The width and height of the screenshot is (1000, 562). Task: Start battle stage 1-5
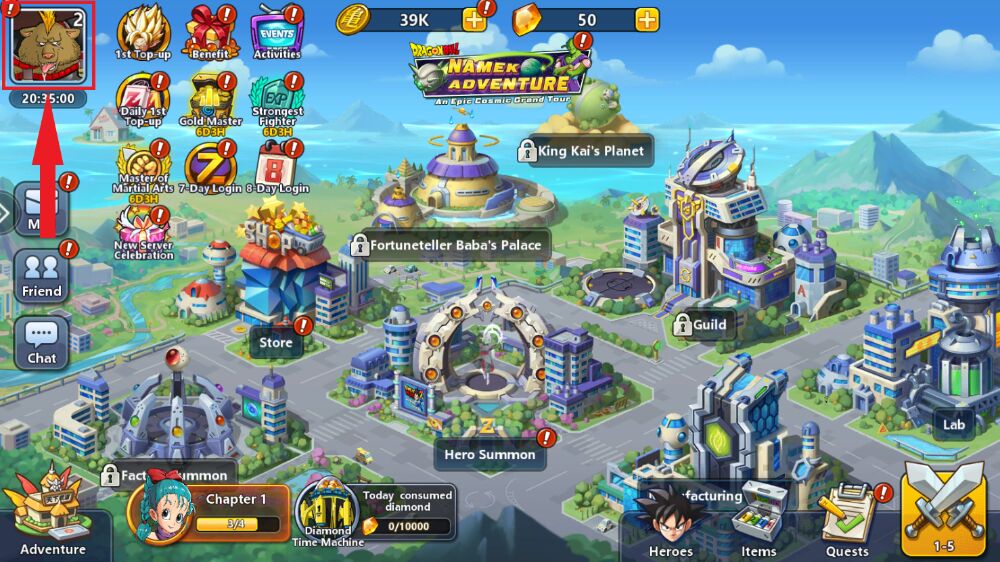coord(943,512)
